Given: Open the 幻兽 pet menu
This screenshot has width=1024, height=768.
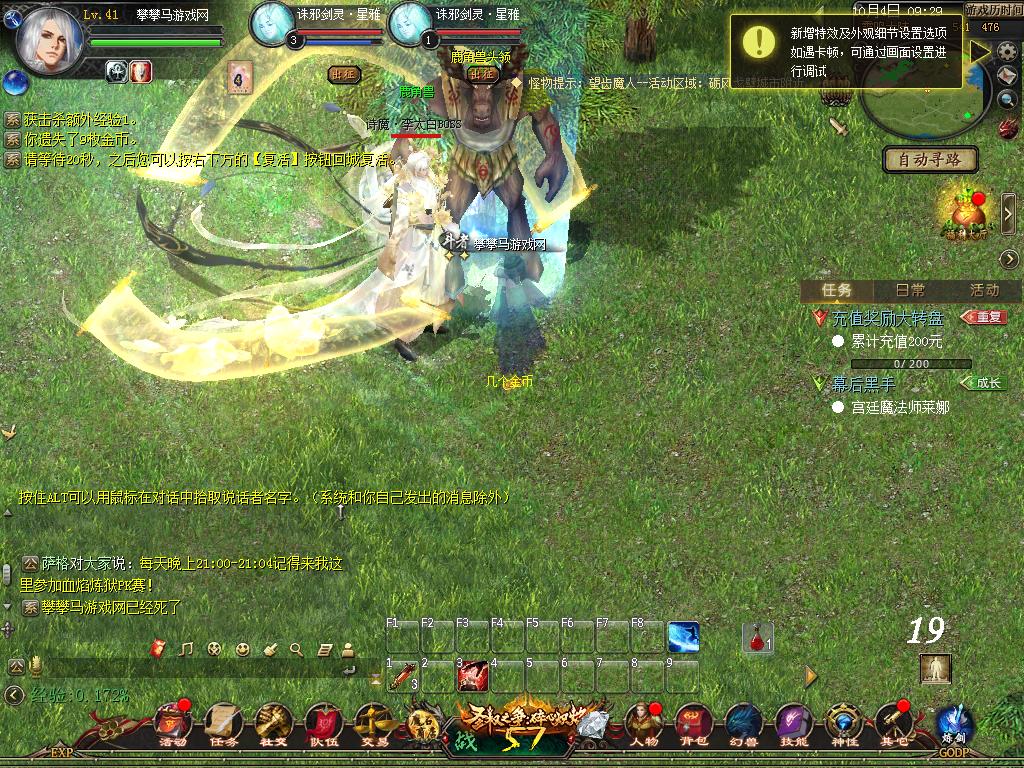Looking at the screenshot, I should [x=742, y=722].
